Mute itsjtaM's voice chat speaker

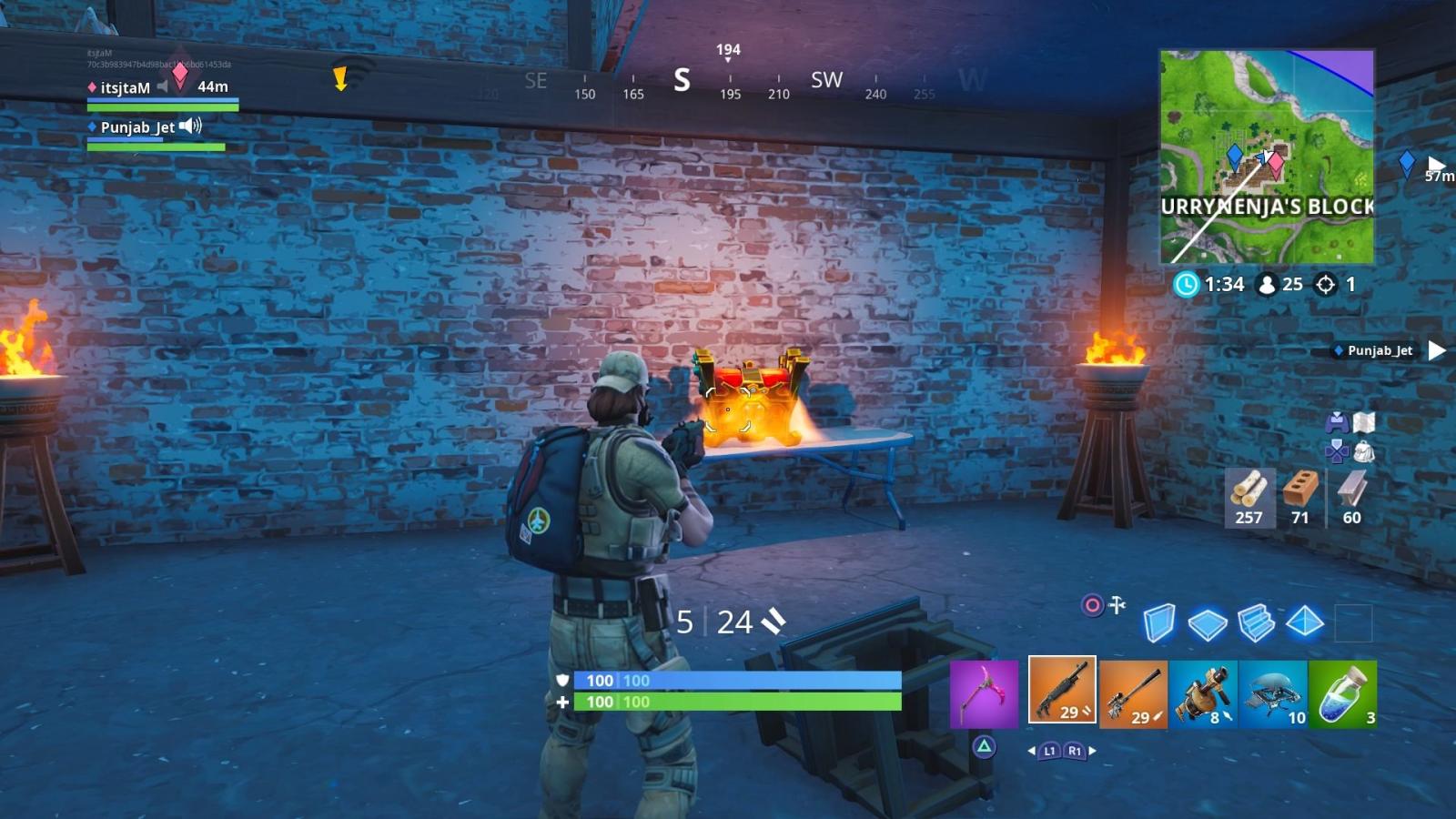(165, 88)
